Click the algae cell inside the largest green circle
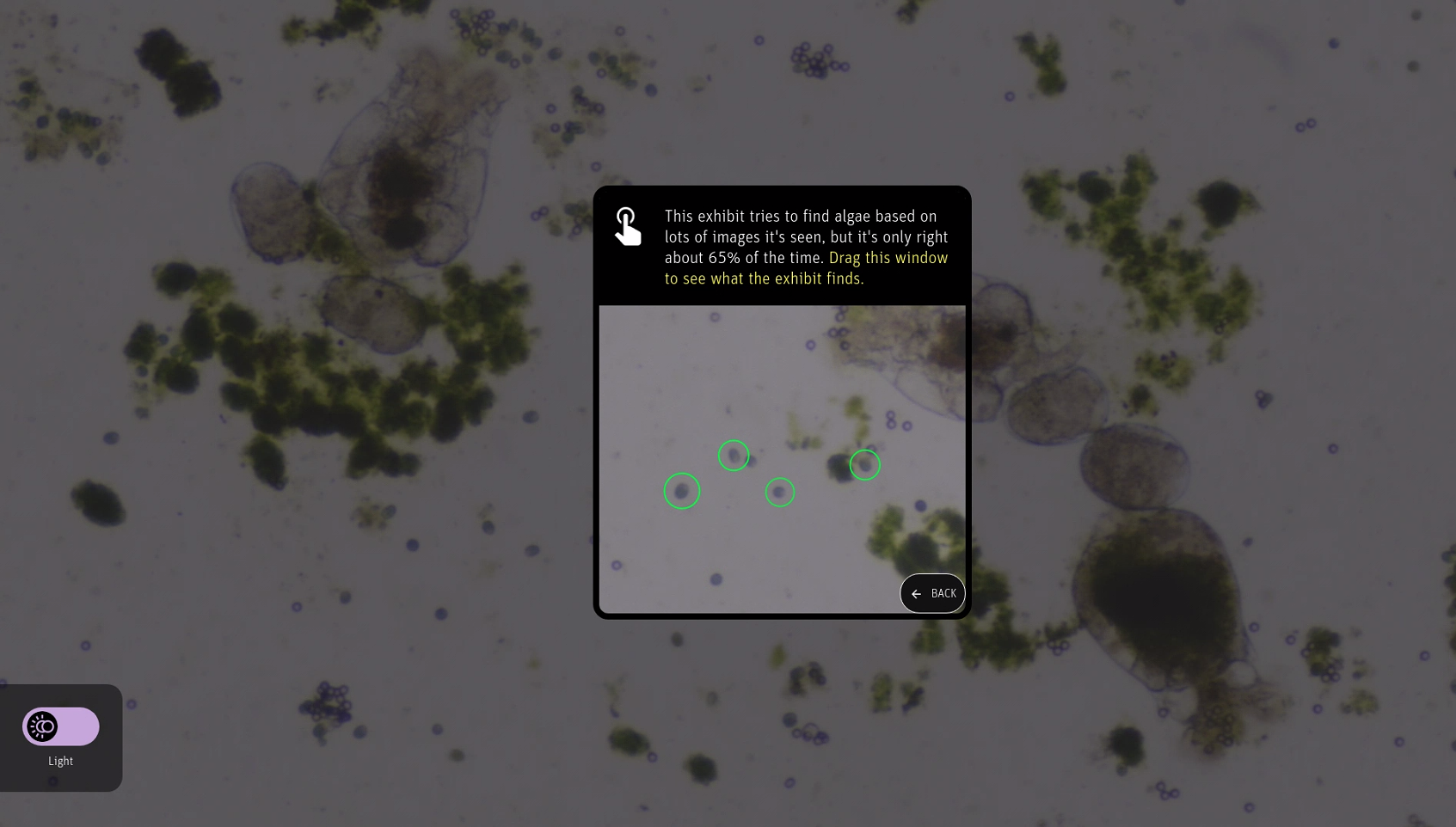The height and width of the screenshot is (827, 1456). pos(681,490)
